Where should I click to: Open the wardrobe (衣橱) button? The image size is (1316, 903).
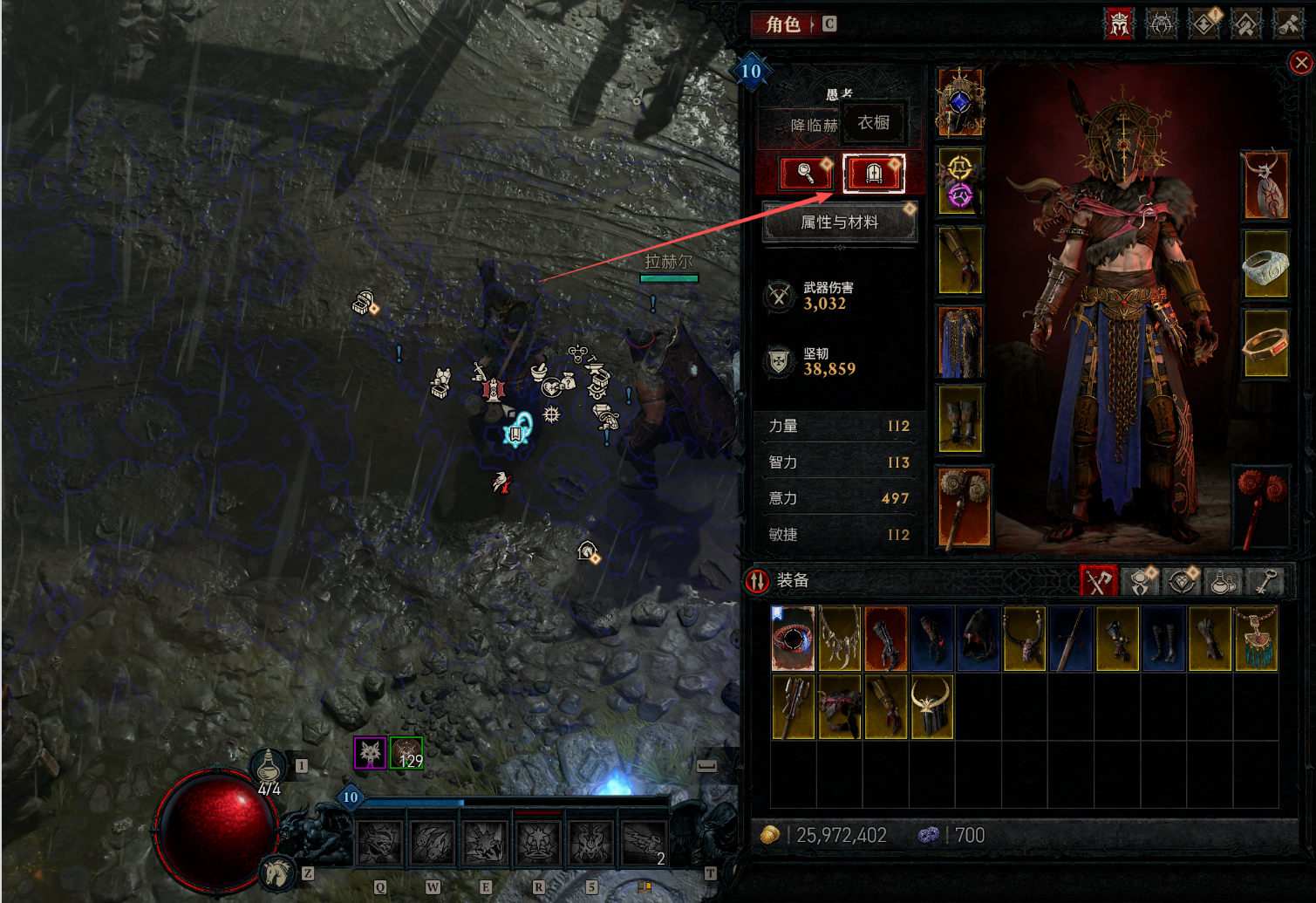pos(874,174)
